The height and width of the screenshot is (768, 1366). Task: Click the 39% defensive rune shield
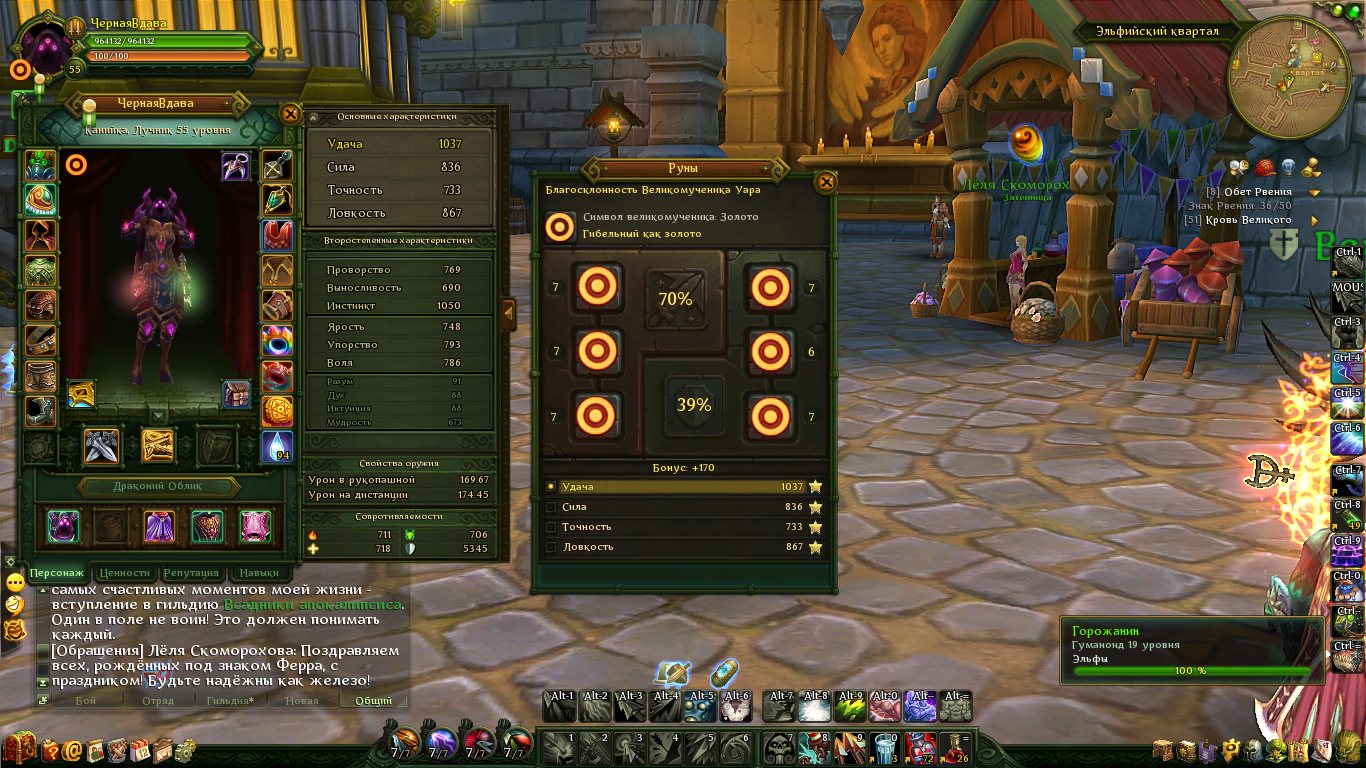[x=693, y=405]
